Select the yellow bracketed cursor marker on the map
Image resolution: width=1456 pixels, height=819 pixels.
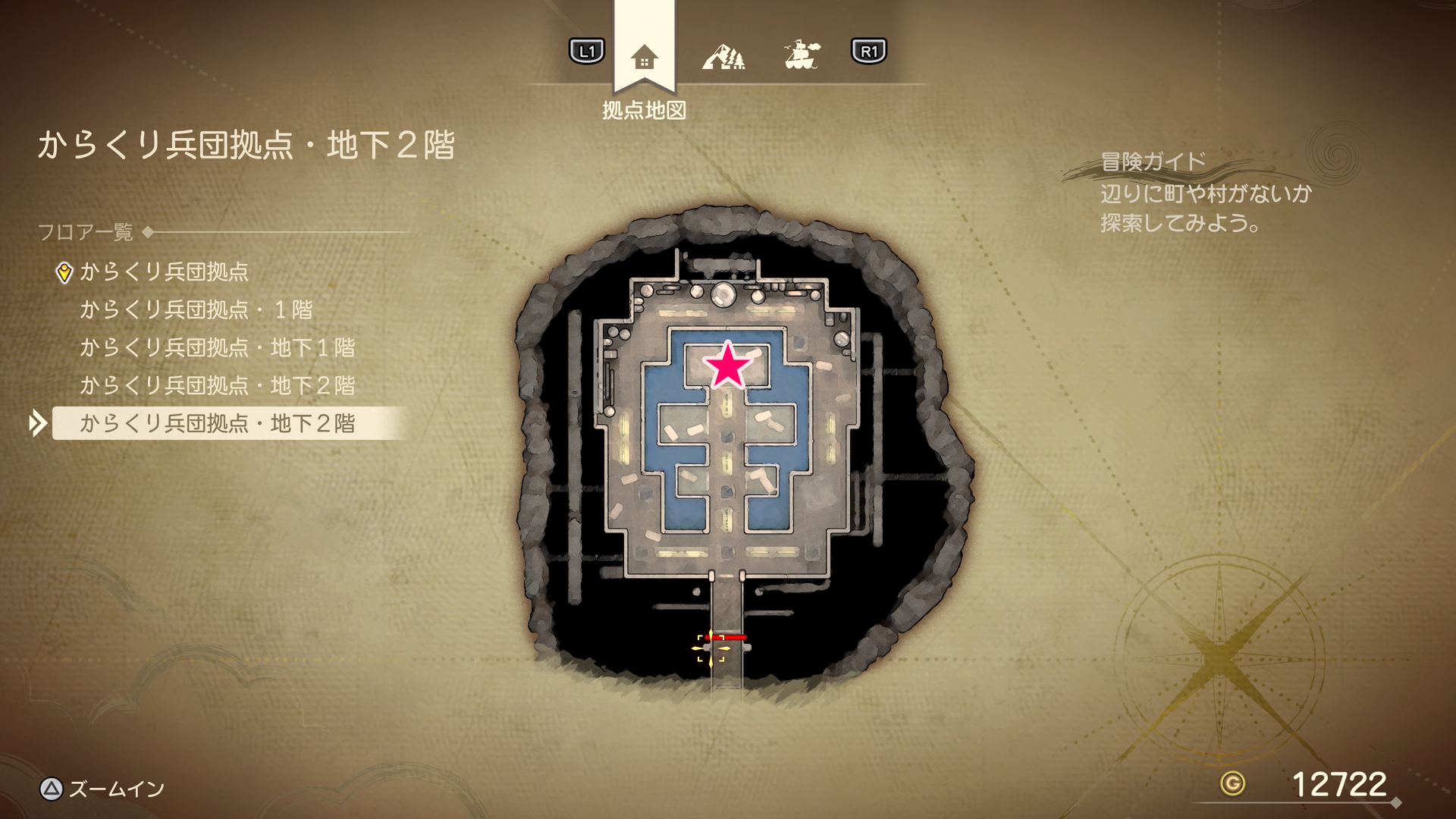[712, 648]
